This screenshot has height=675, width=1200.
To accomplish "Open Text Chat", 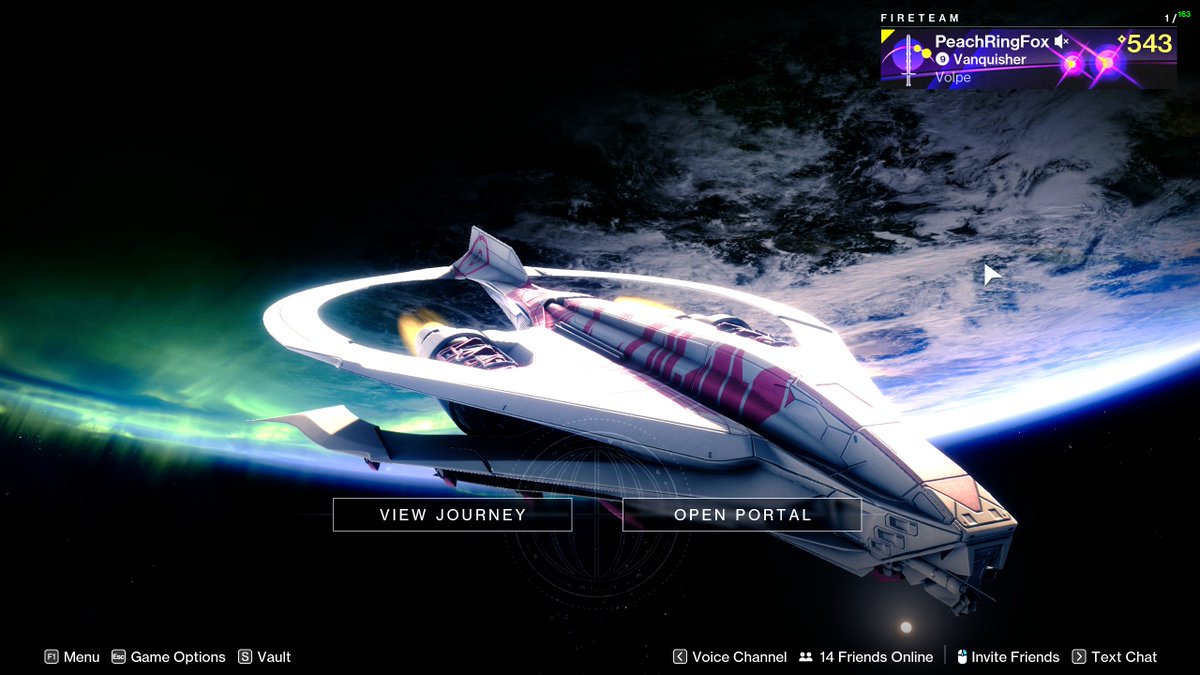I will [1114, 657].
